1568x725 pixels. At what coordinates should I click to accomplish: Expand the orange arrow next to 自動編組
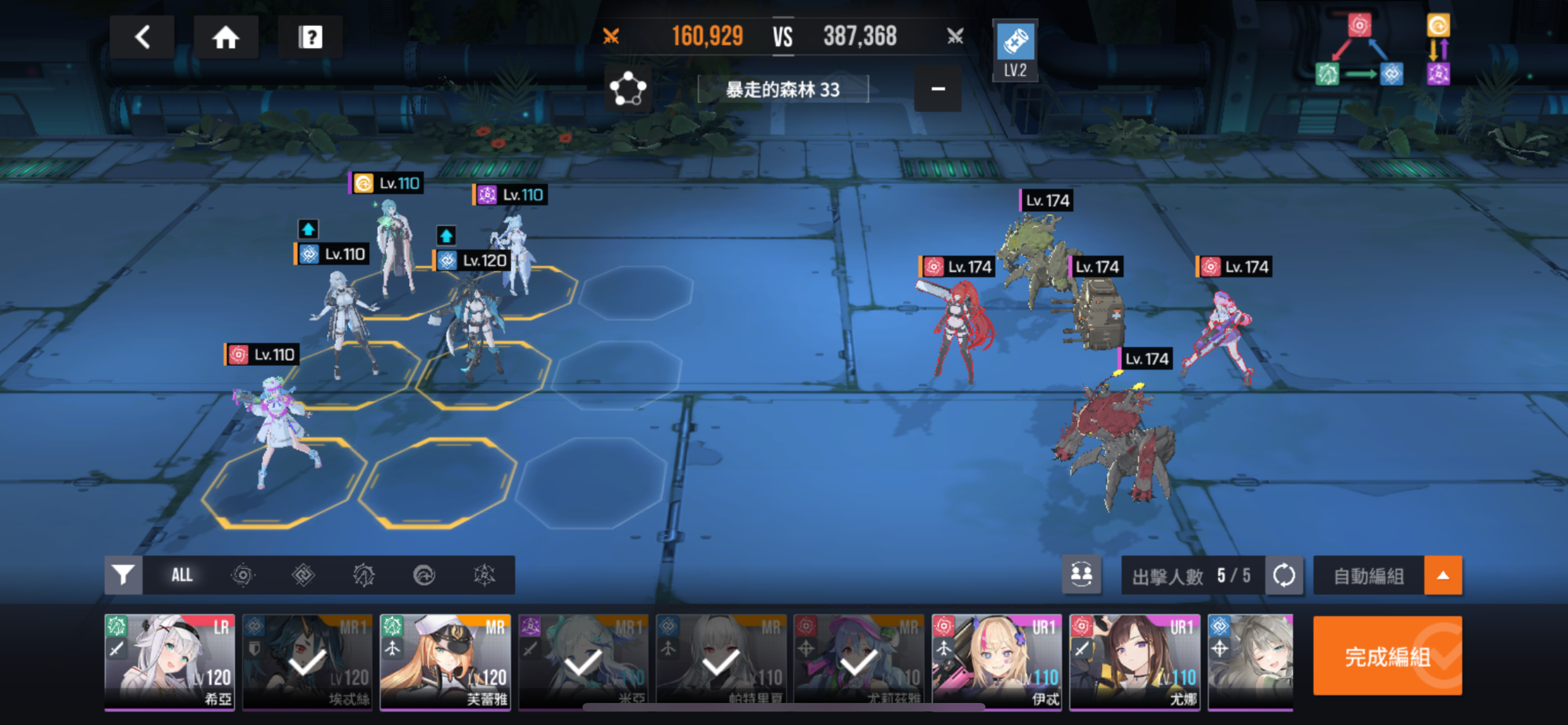1443,575
